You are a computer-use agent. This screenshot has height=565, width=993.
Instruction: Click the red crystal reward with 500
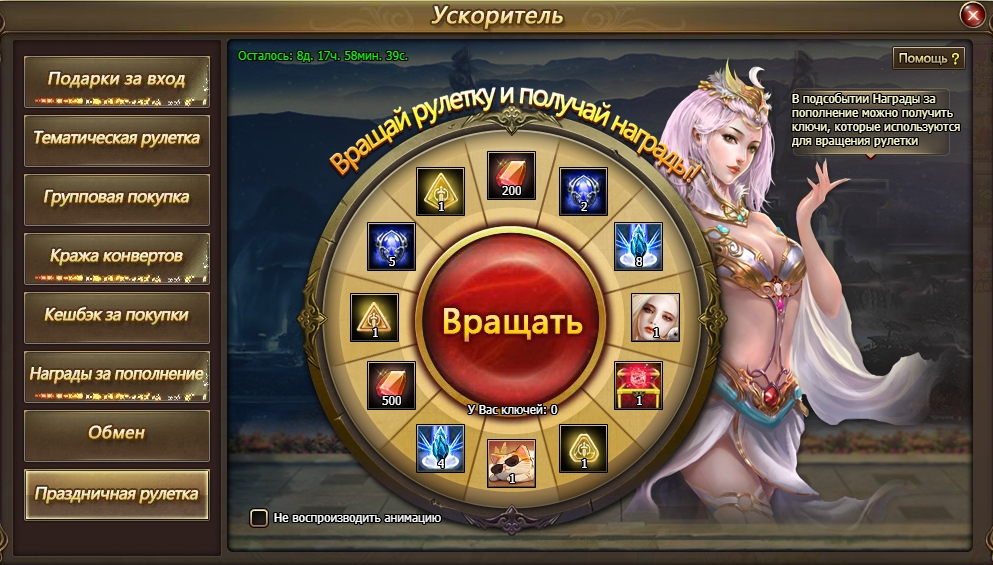pyautogui.click(x=391, y=386)
